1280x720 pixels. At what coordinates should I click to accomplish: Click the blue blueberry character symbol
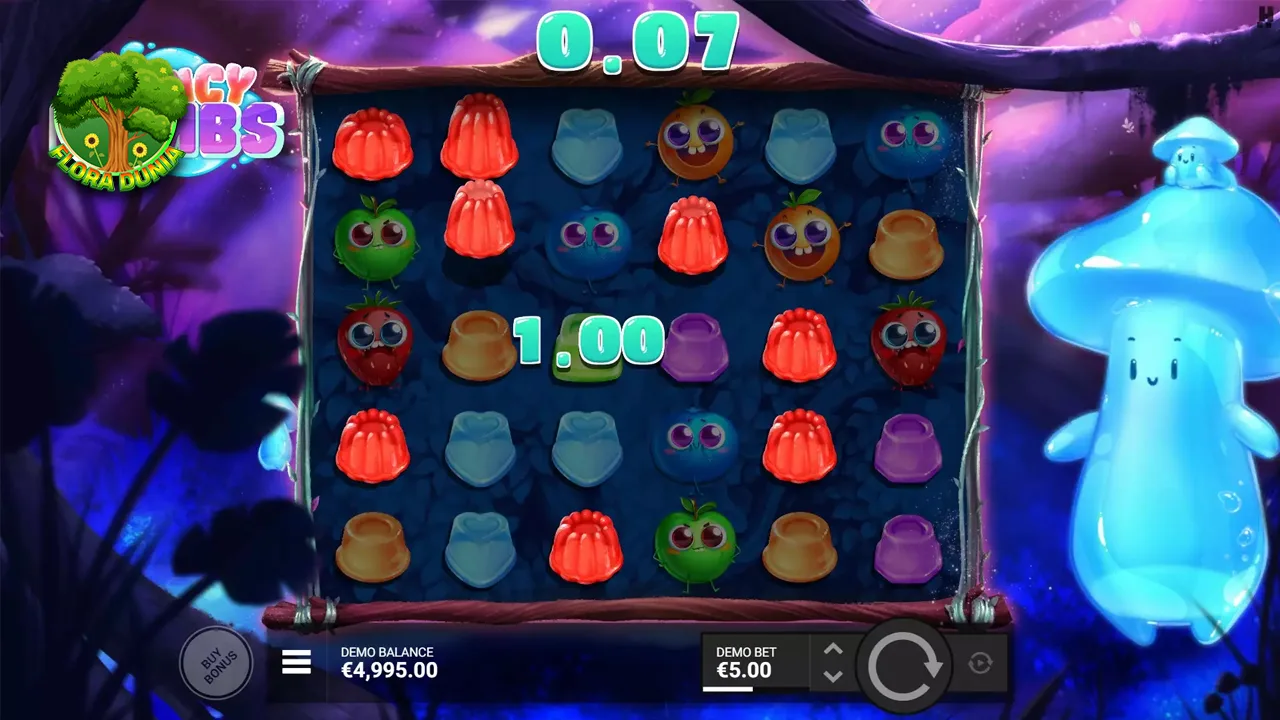click(588, 243)
